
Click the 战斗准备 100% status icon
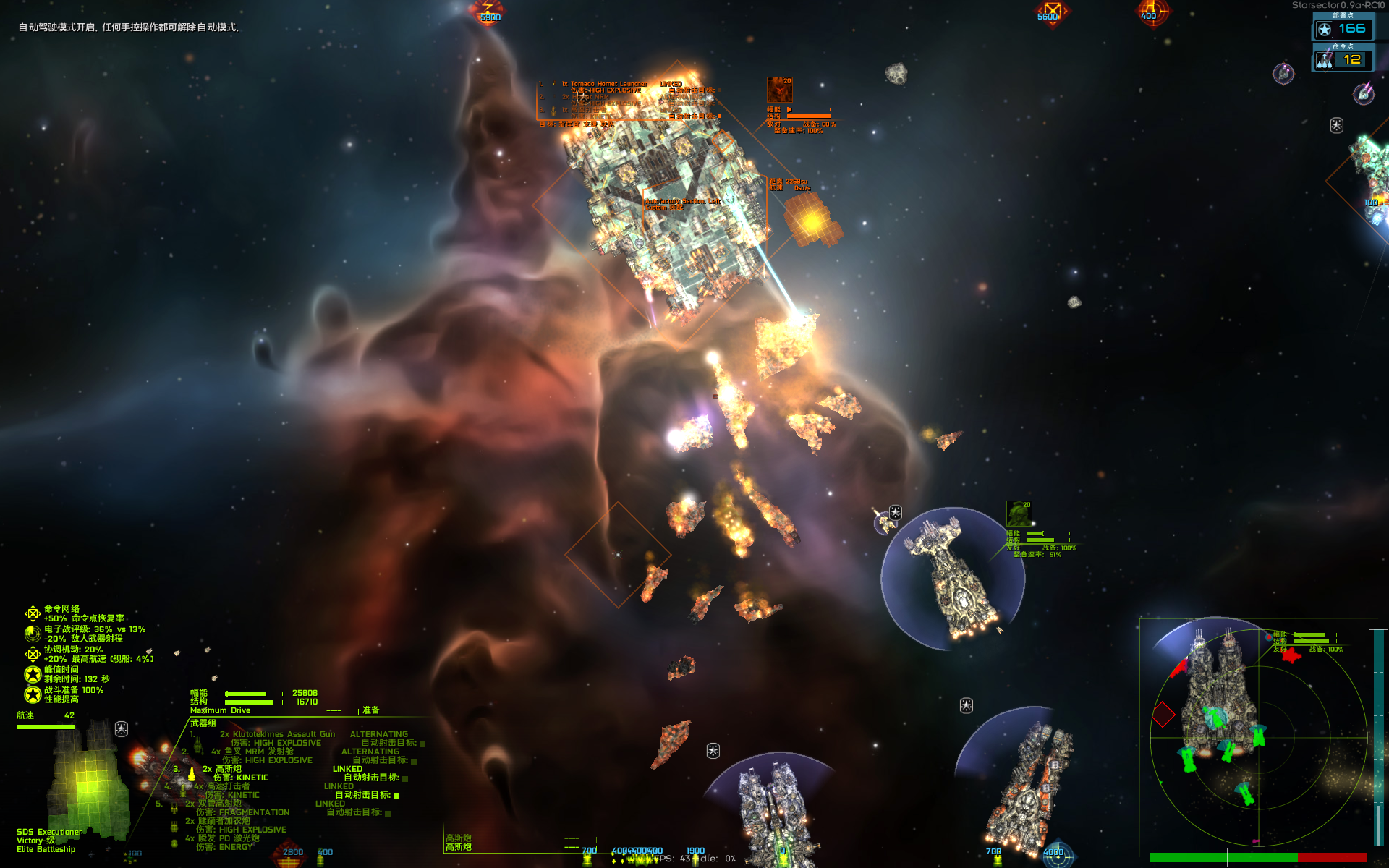click(x=33, y=694)
